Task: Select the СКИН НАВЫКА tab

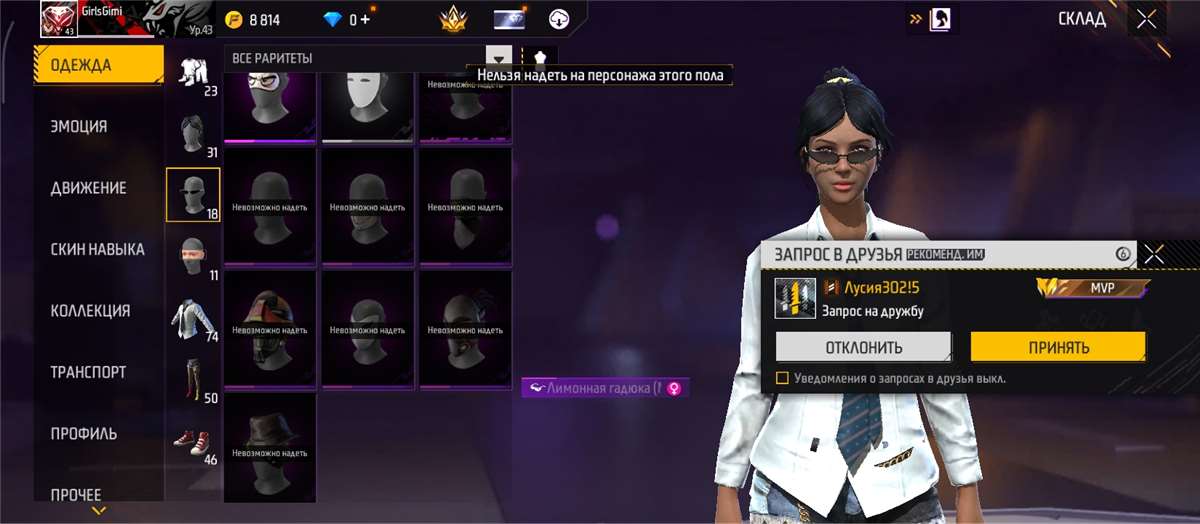Action: (97, 249)
